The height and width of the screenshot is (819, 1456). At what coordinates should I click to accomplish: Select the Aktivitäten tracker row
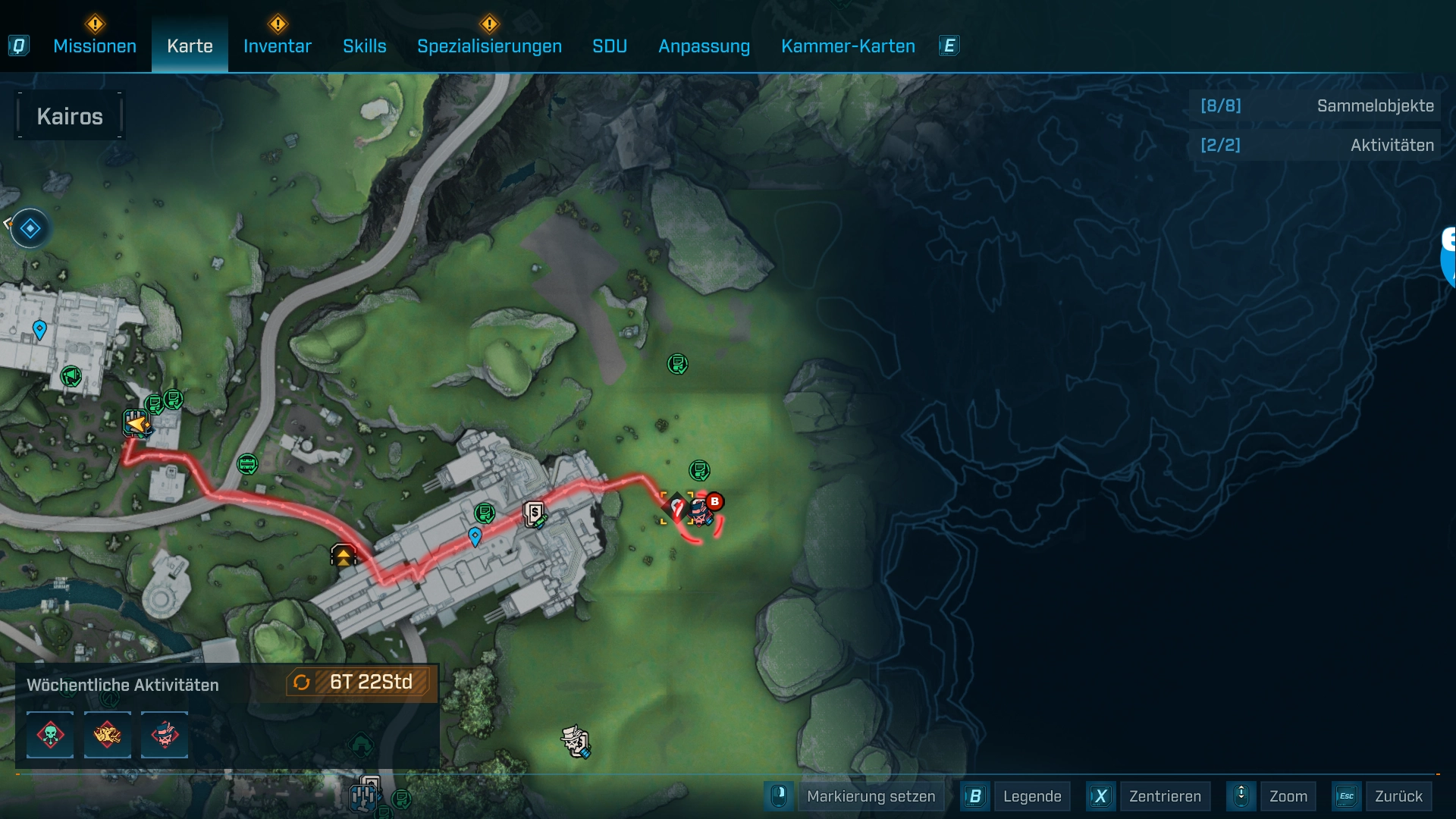(1316, 145)
